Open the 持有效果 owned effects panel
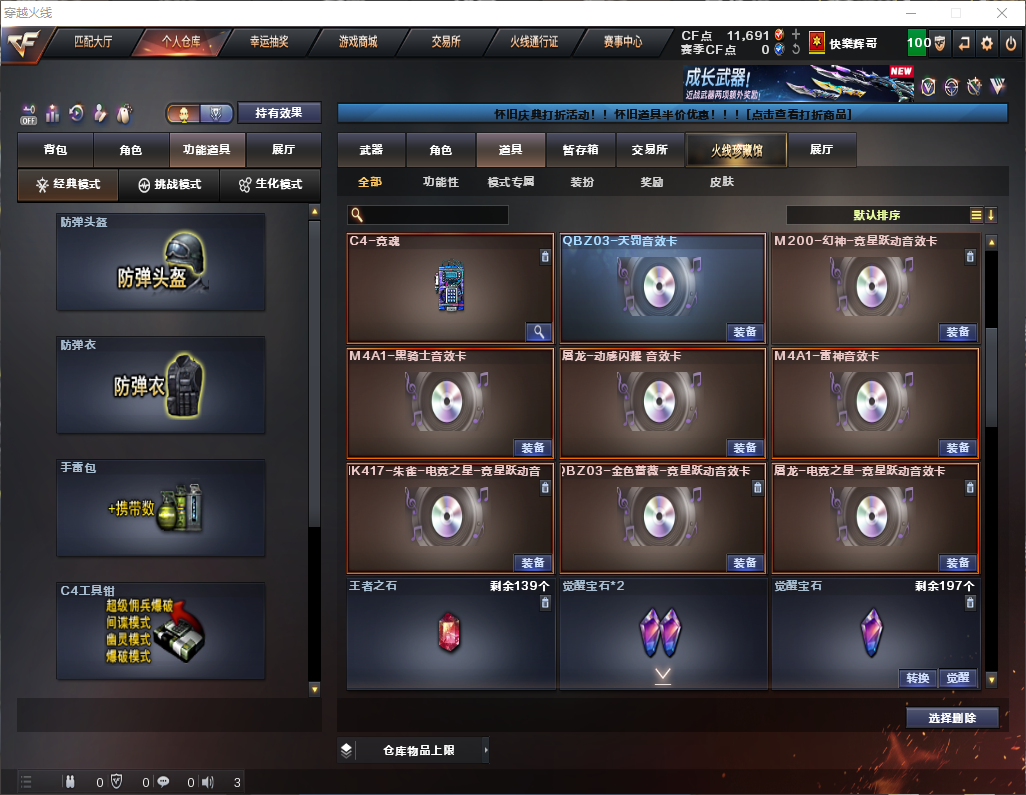 [x=279, y=113]
